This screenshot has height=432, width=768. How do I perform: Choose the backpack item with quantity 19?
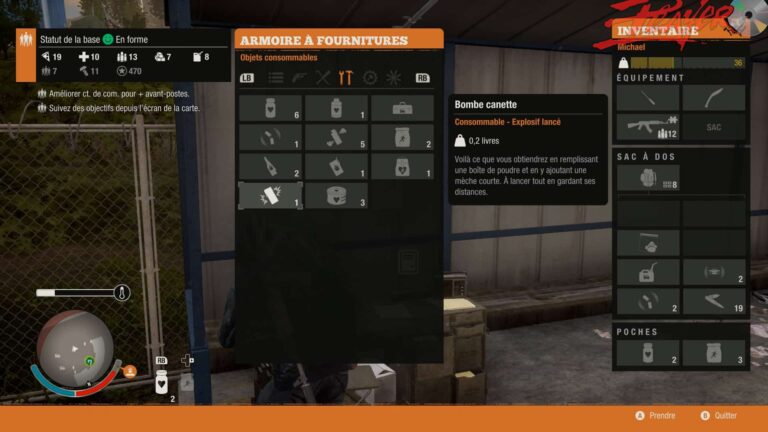(x=713, y=301)
